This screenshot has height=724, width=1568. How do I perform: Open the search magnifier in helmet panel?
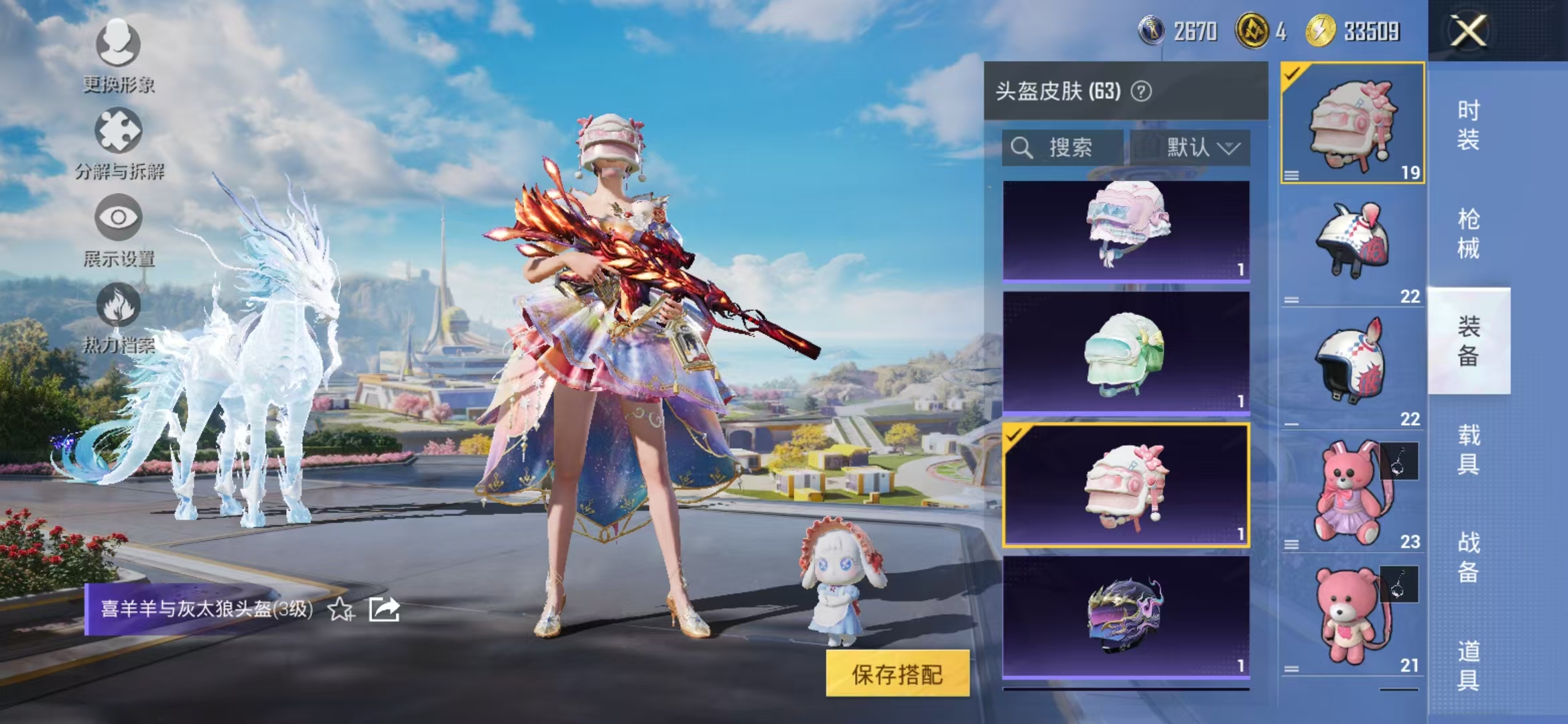coord(1022,147)
